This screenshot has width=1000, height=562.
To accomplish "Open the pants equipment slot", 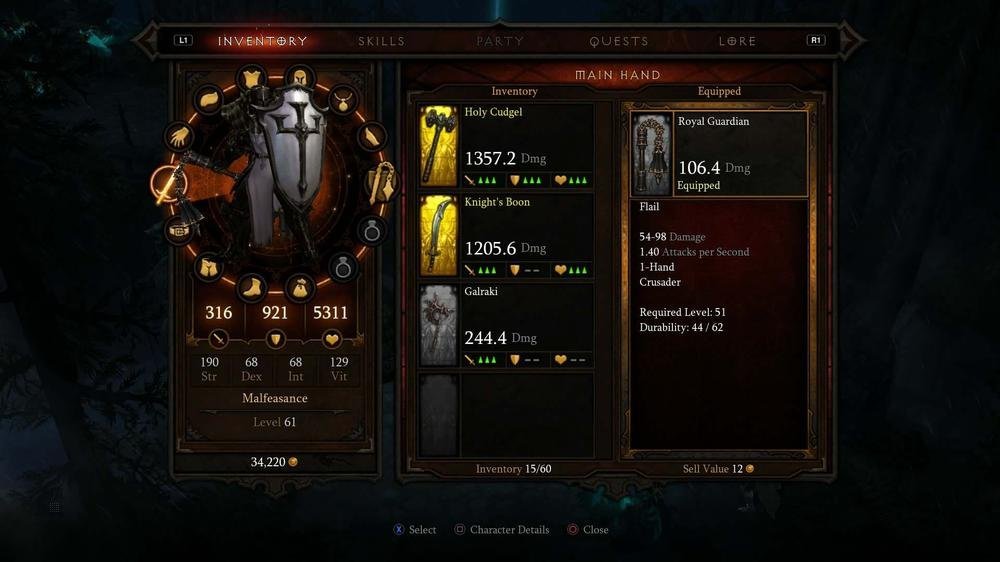I will coord(208,267).
